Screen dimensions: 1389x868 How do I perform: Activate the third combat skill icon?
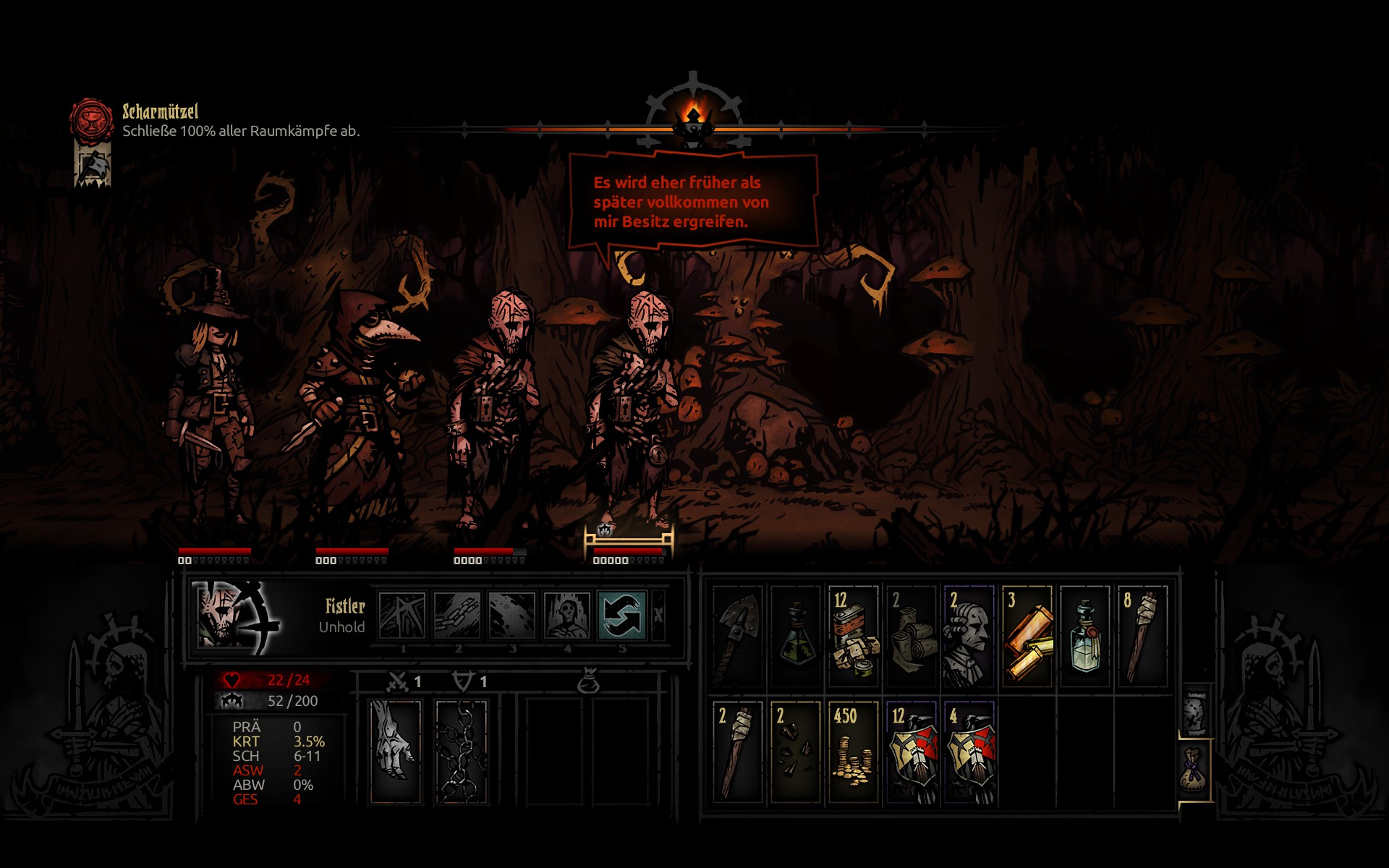511,616
